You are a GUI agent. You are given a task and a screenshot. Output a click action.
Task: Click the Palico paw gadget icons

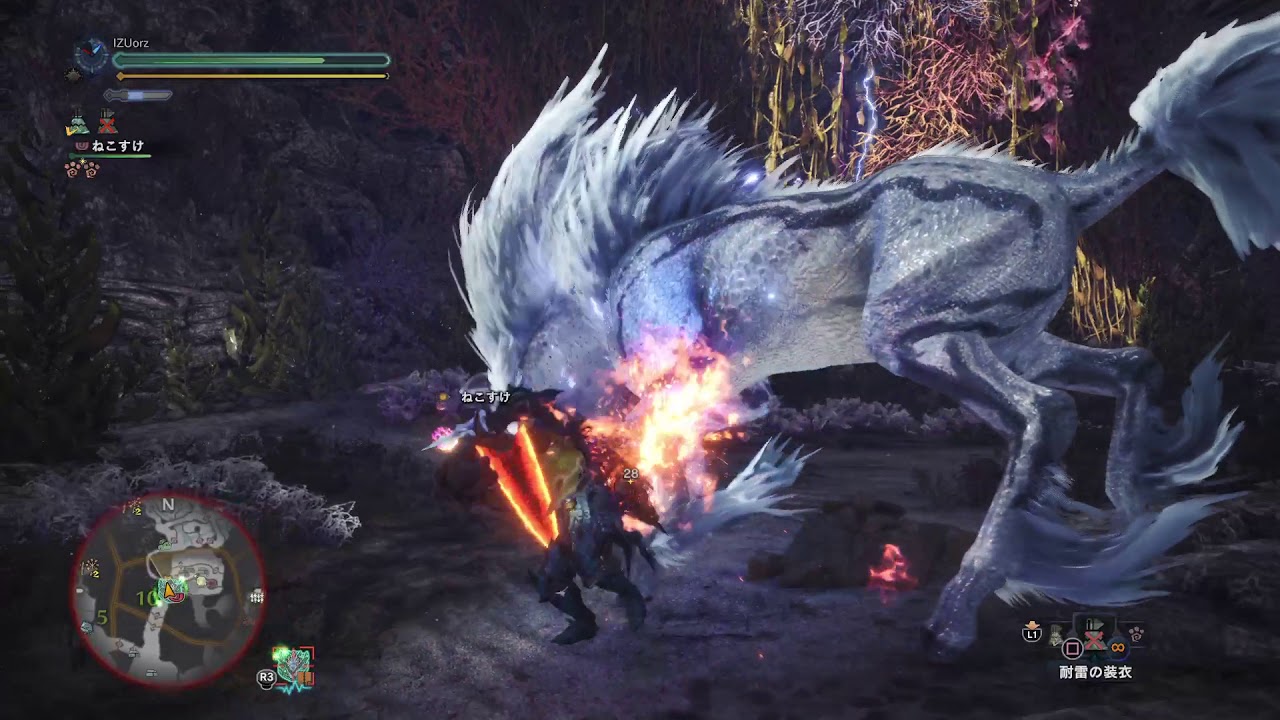click(x=80, y=168)
